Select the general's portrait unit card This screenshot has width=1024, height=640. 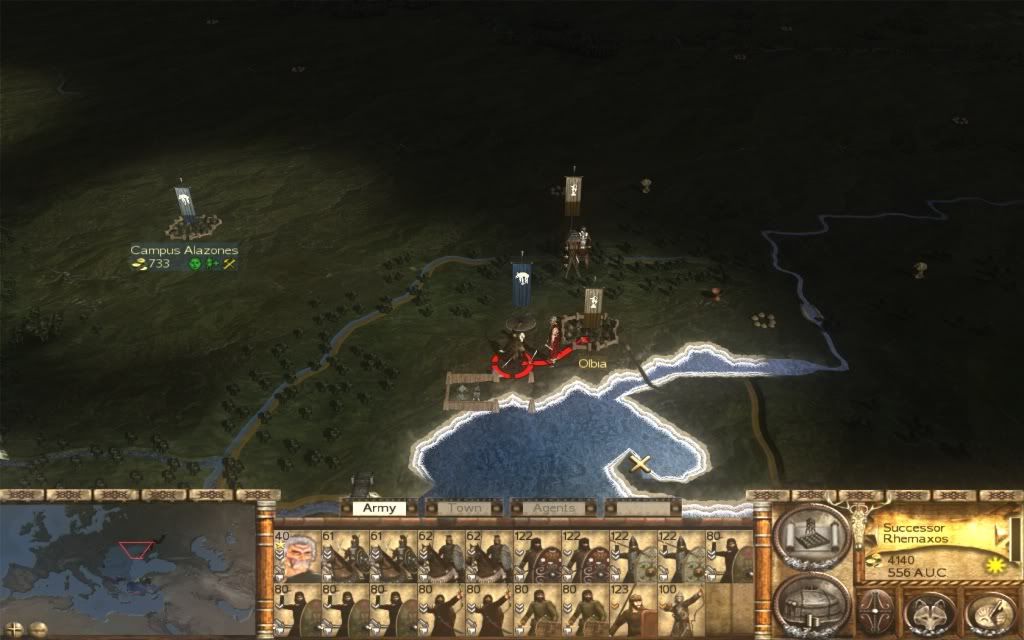click(298, 556)
